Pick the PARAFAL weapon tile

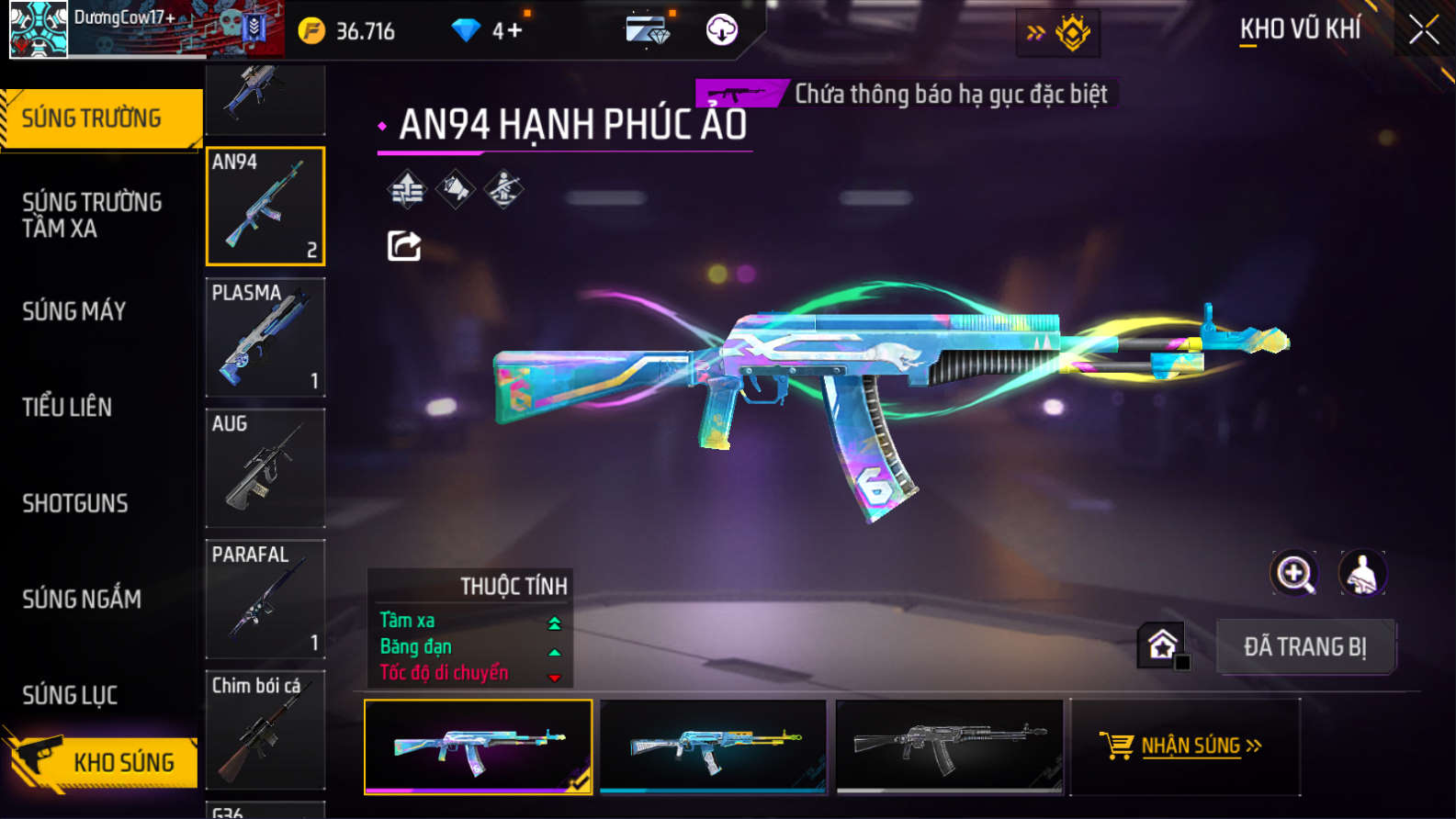pyautogui.click(x=265, y=599)
